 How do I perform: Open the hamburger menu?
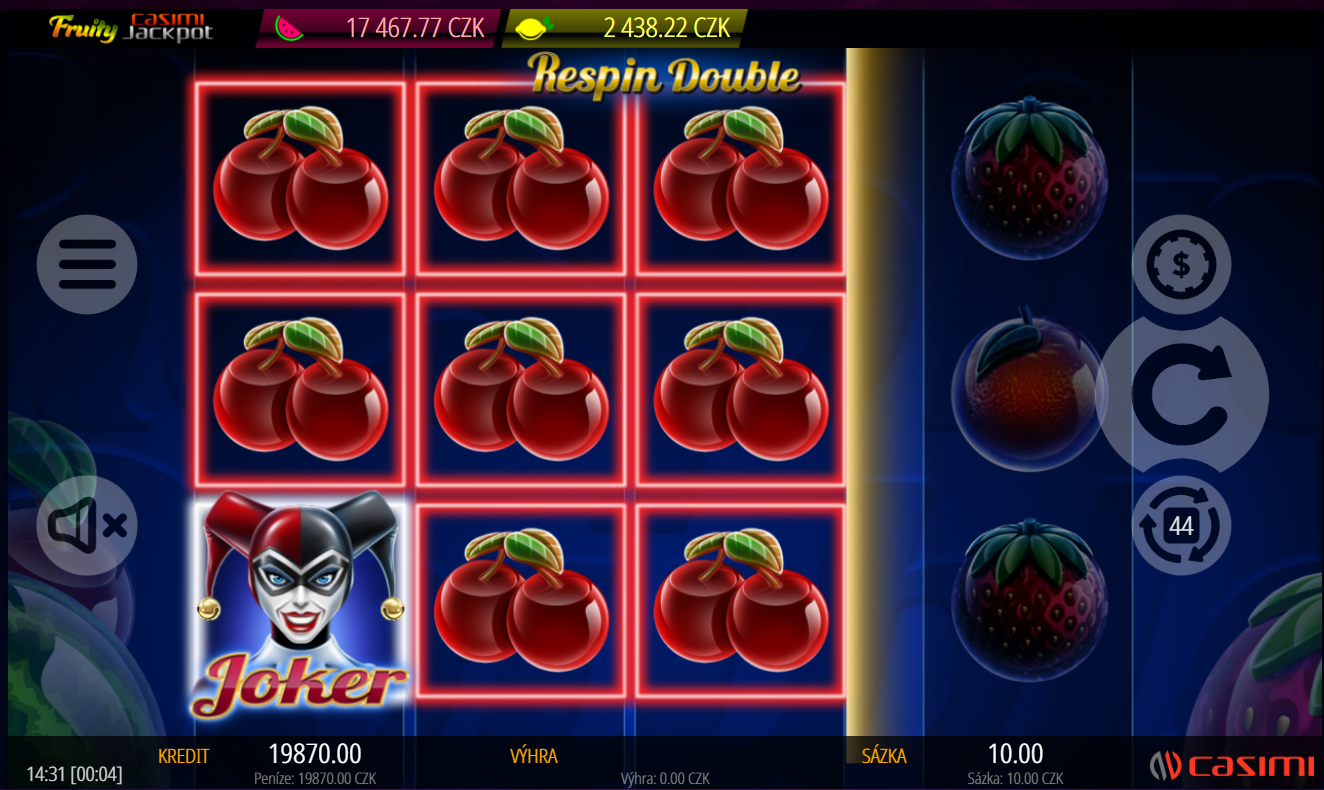coord(87,264)
